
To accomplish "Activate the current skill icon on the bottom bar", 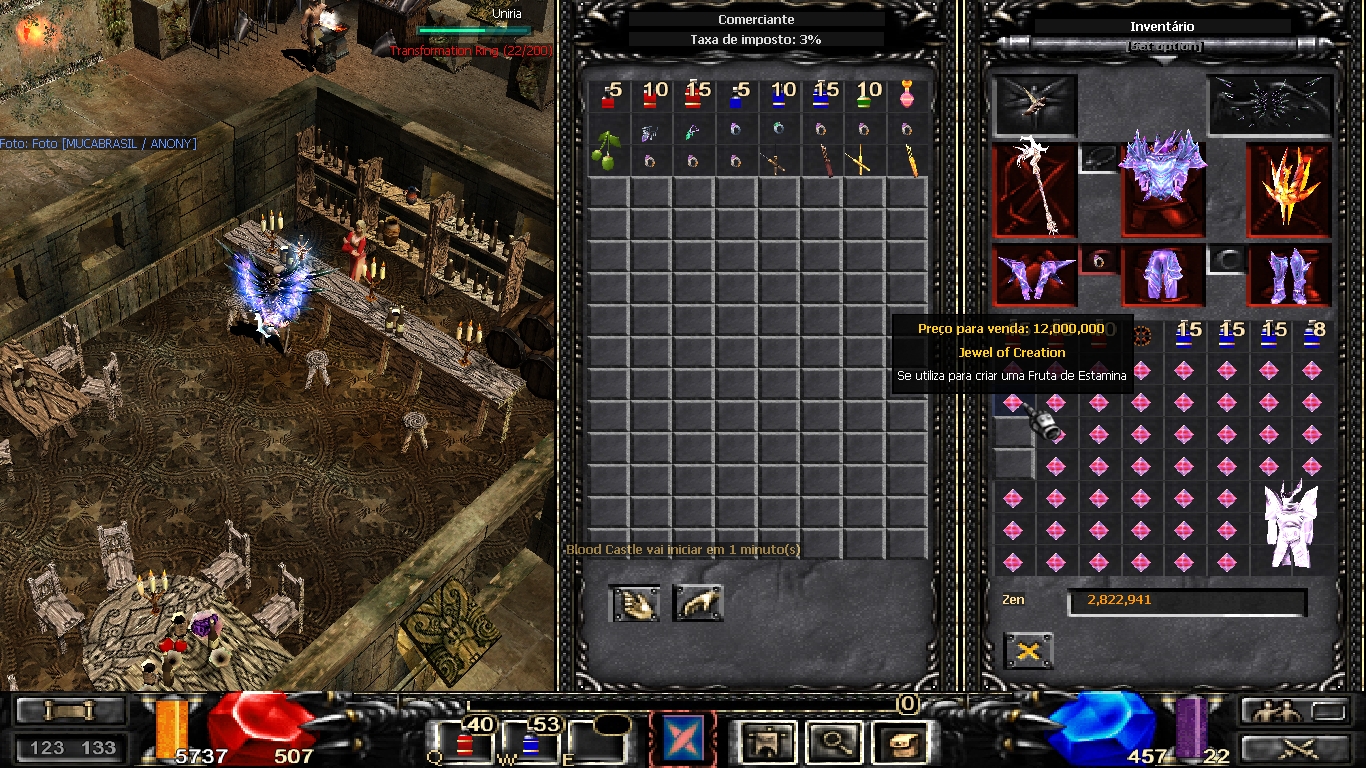I will point(682,740).
